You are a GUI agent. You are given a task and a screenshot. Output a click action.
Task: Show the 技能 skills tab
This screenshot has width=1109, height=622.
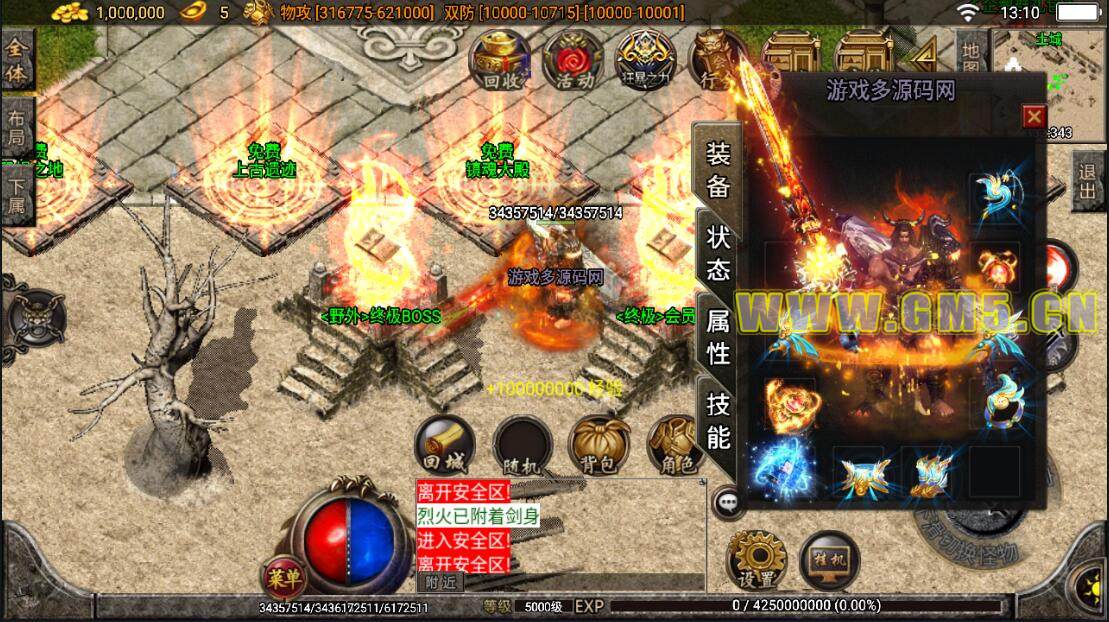tap(718, 421)
